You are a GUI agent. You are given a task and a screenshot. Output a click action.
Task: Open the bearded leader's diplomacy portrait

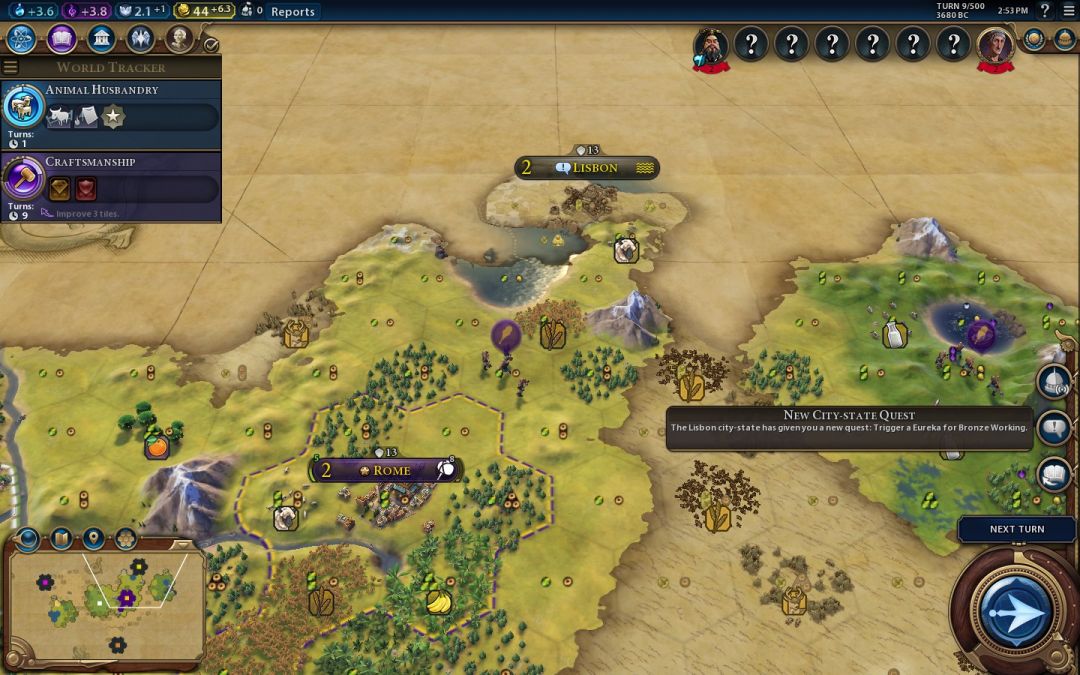pyautogui.click(x=711, y=45)
